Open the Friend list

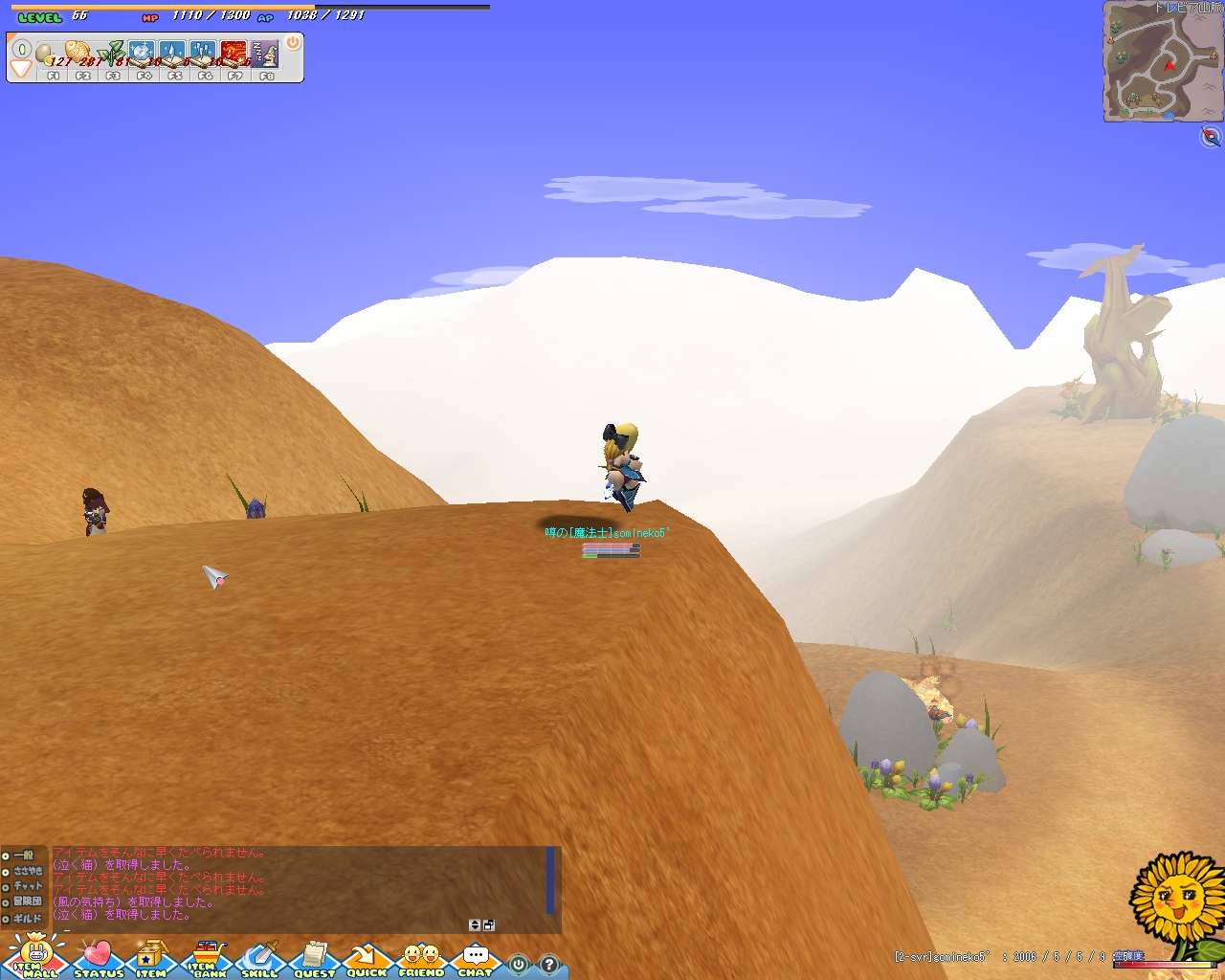(x=421, y=959)
